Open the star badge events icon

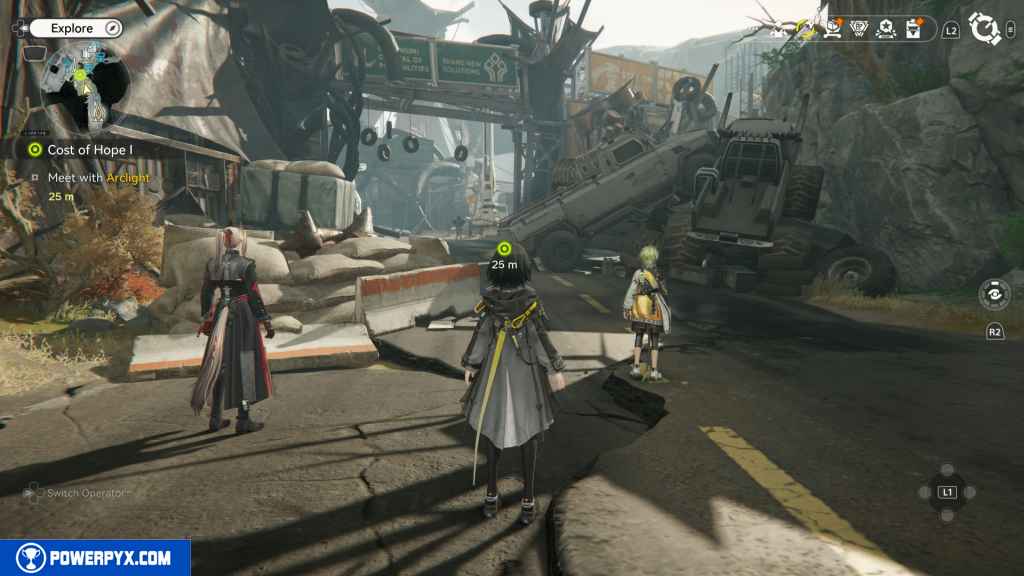[x=885, y=29]
